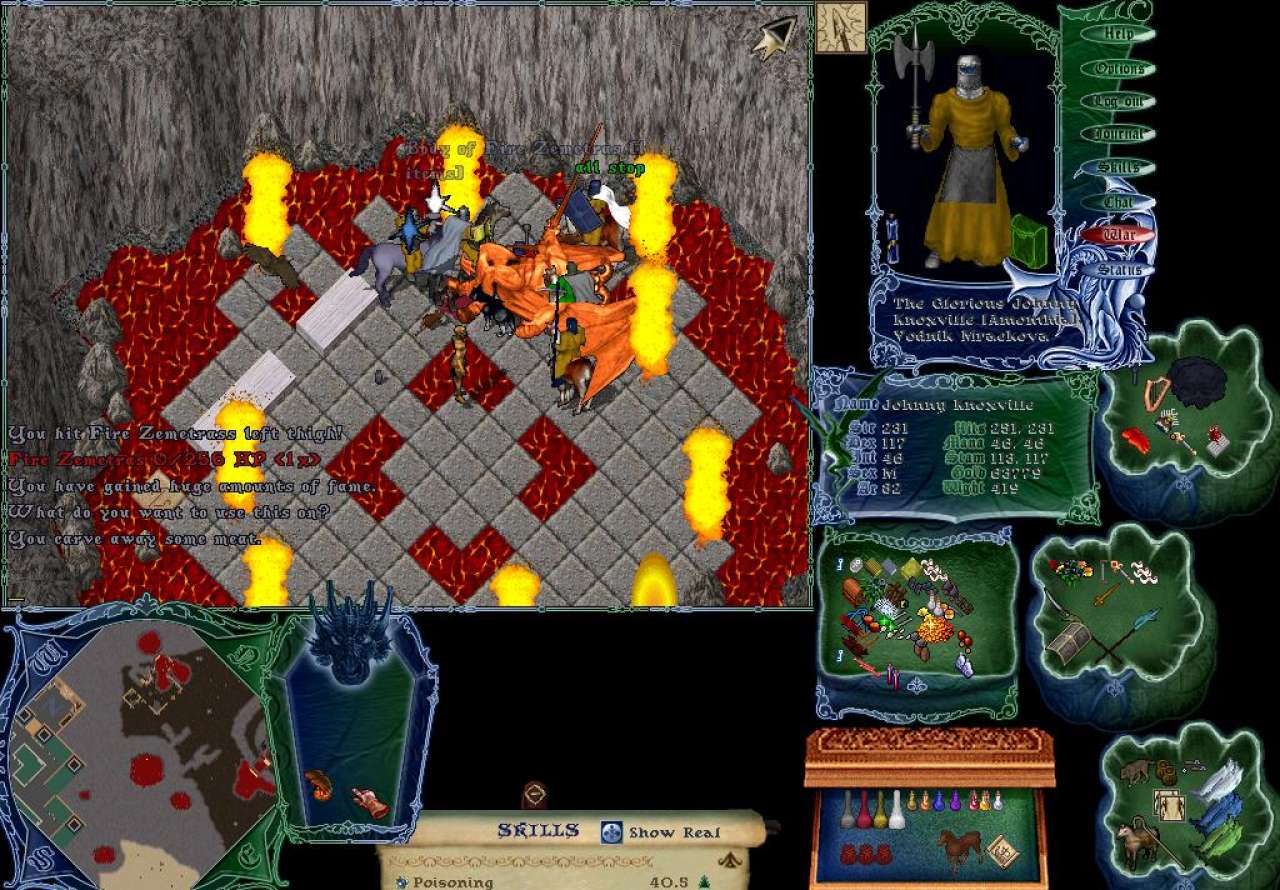Toggle the red War mode button

[1117, 236]
